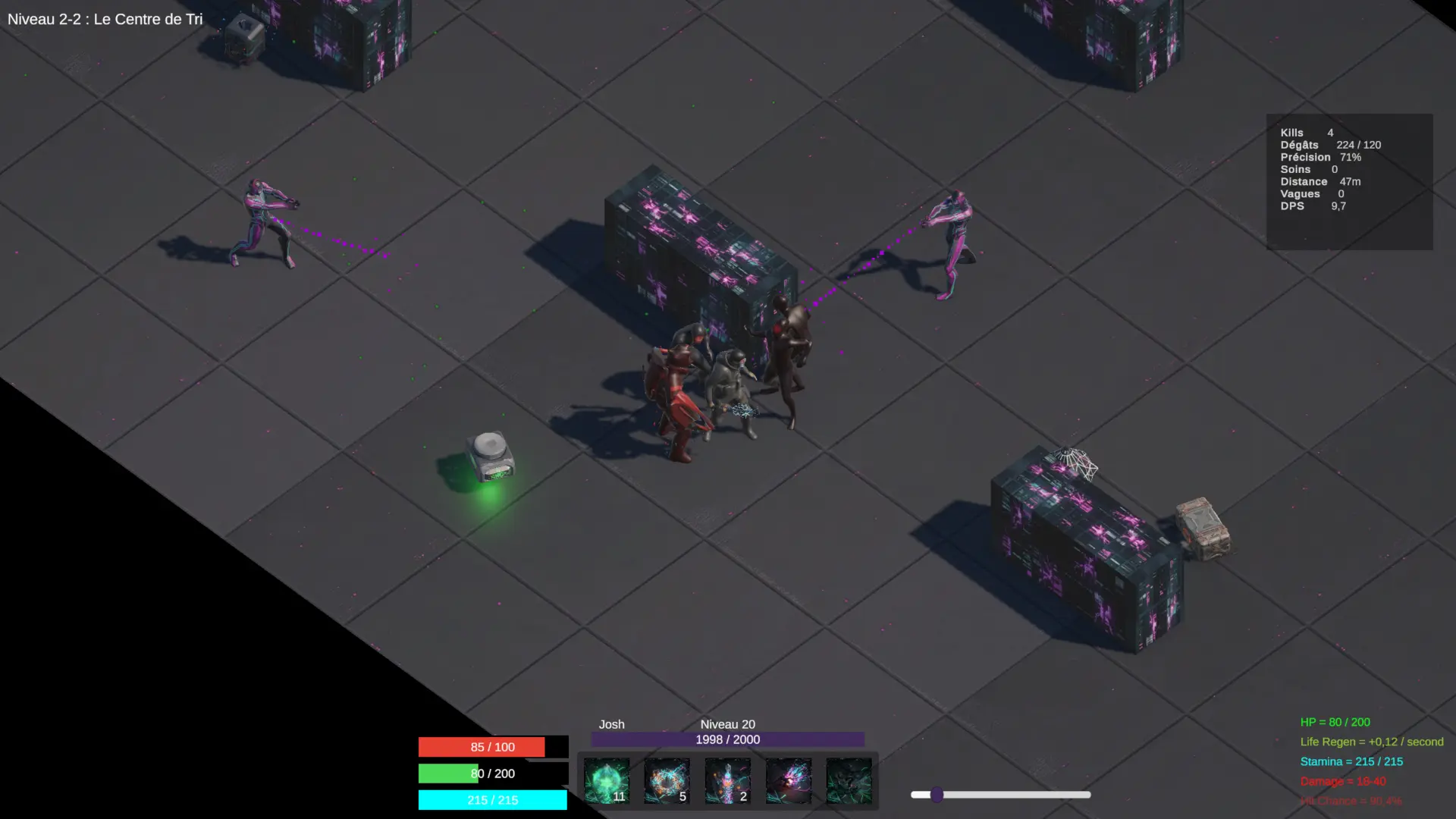Open details on the Distance 47m entry

click(1320, 181)
